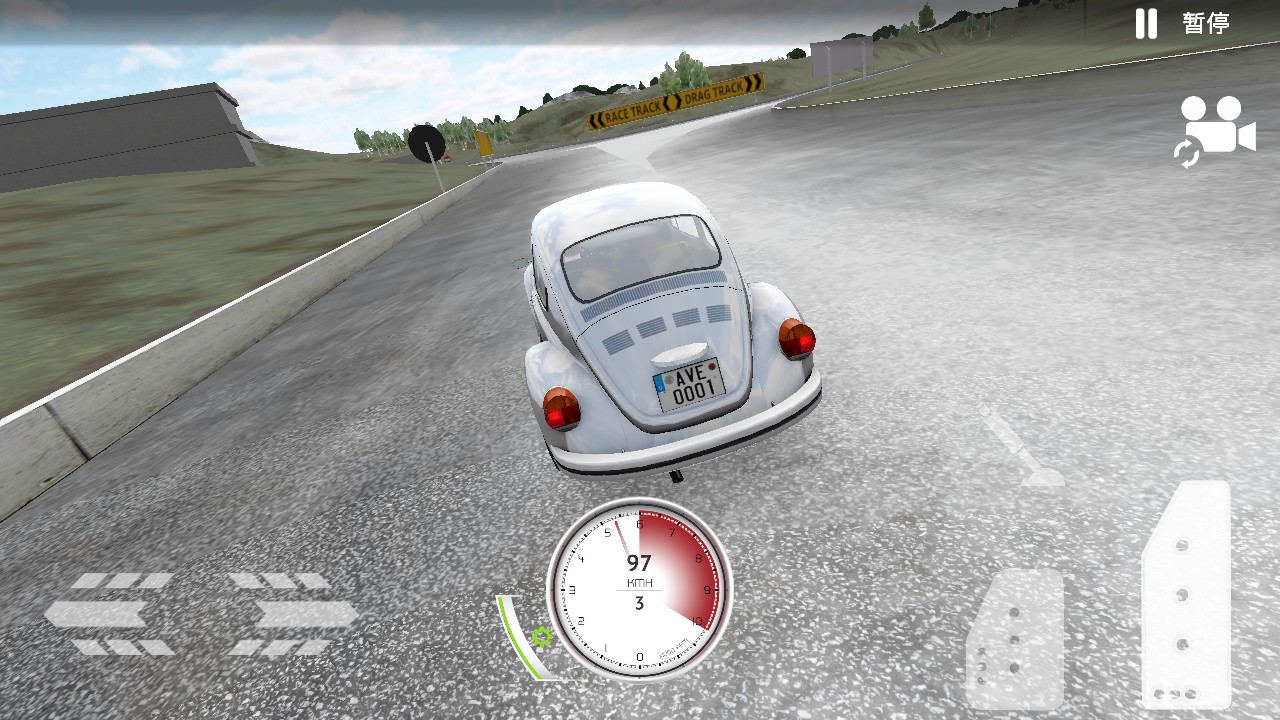Viewport: 1280px width, 720px height.
Task: Click the green gear icon by the tachometer
Action: click(542, 636)
